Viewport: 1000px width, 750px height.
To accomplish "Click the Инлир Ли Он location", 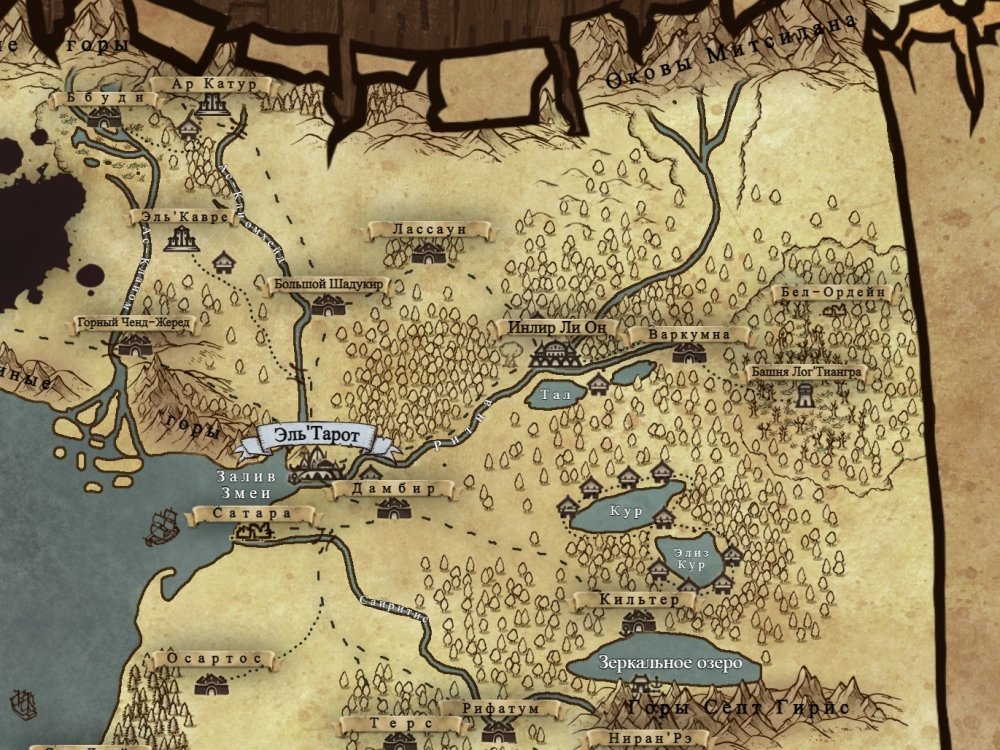I will tap(557, 328).
